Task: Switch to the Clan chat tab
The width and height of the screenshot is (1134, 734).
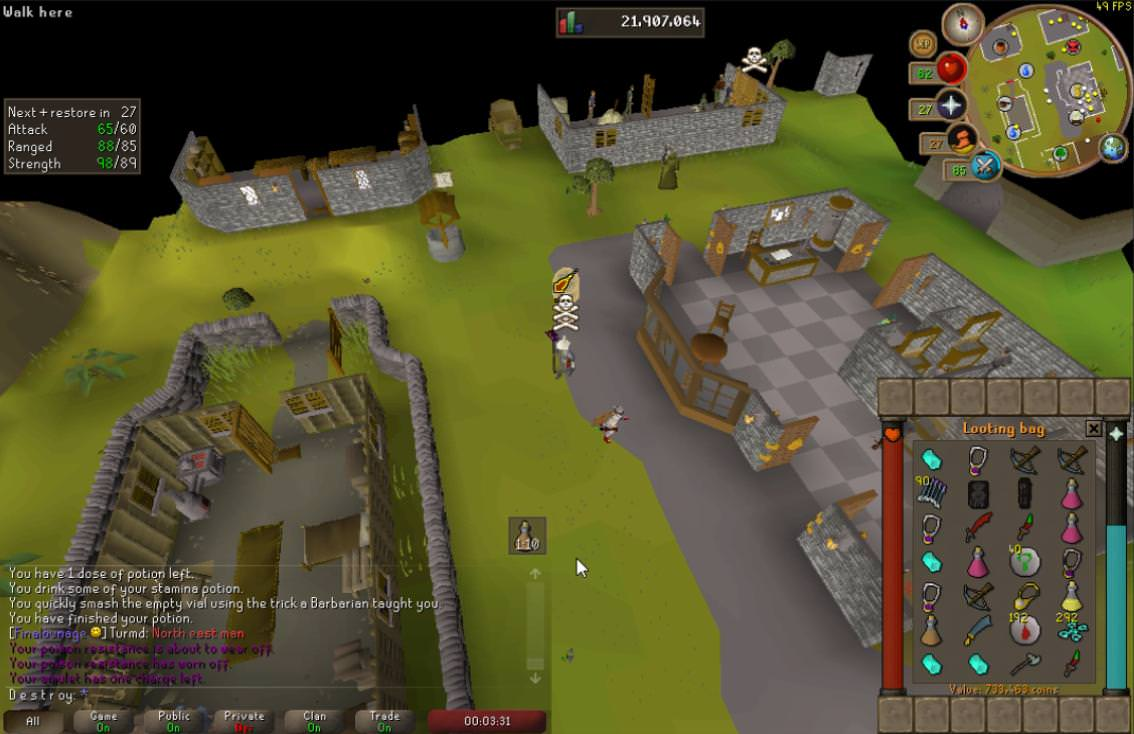Action: [x=314, y=721]
